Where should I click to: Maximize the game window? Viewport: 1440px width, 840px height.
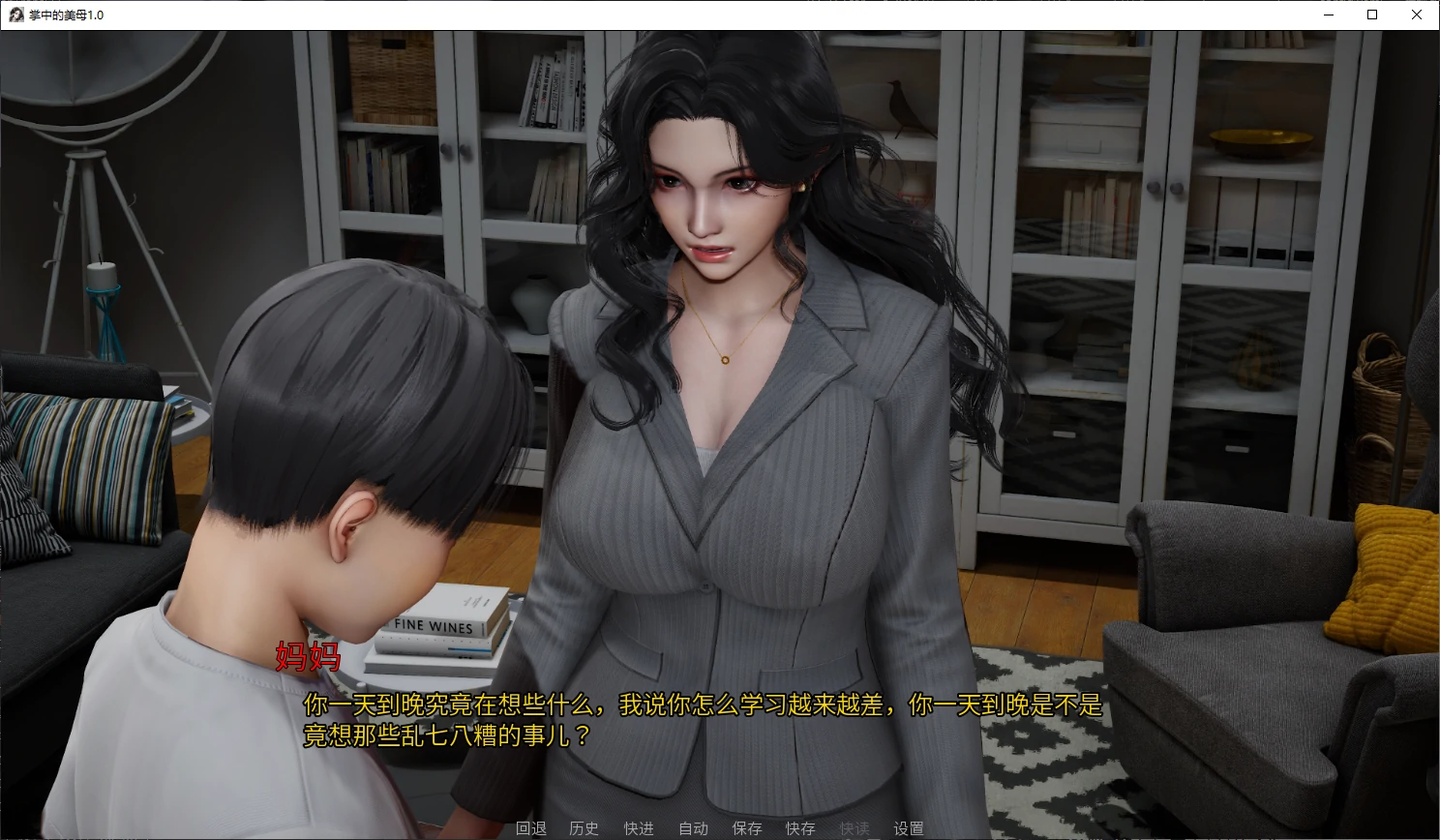click(1371, 15)
